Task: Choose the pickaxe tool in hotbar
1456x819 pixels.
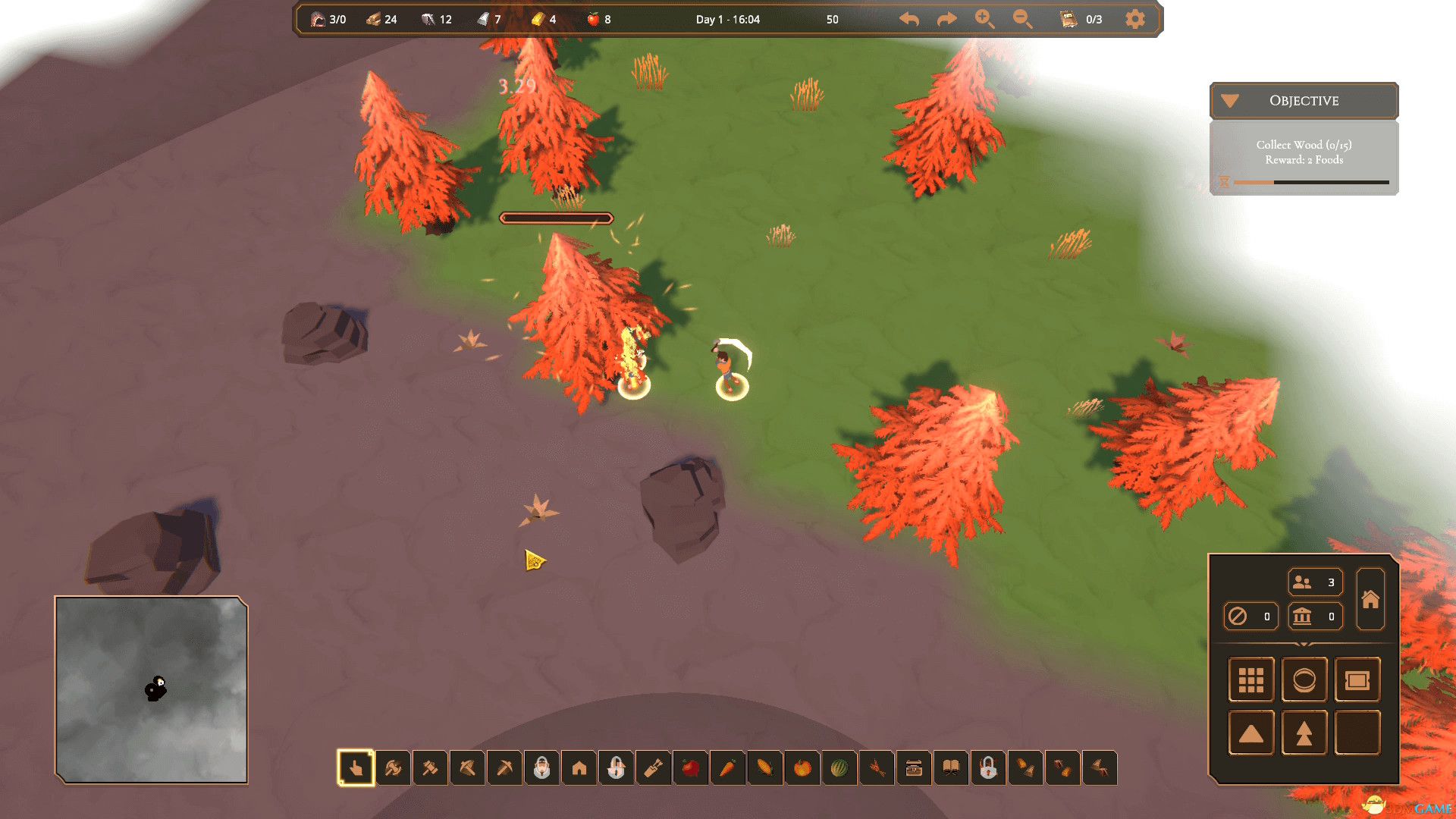Action: [x=504, y=768]
